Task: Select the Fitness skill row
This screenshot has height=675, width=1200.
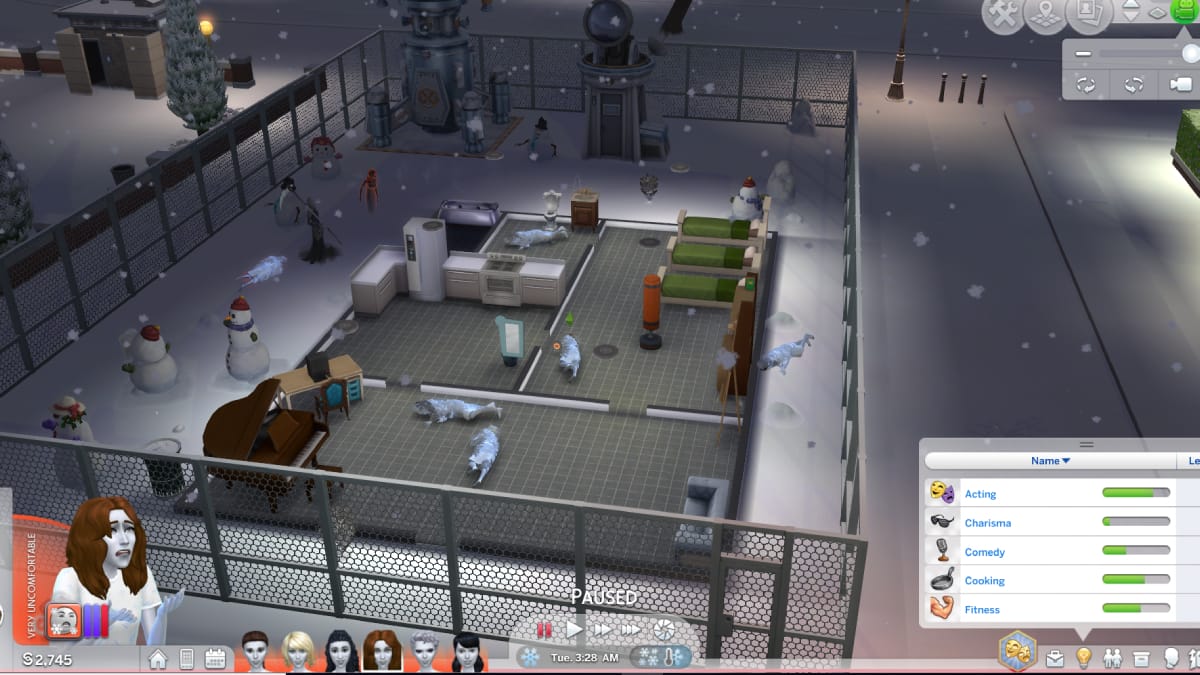Action: coord(1048,609)
